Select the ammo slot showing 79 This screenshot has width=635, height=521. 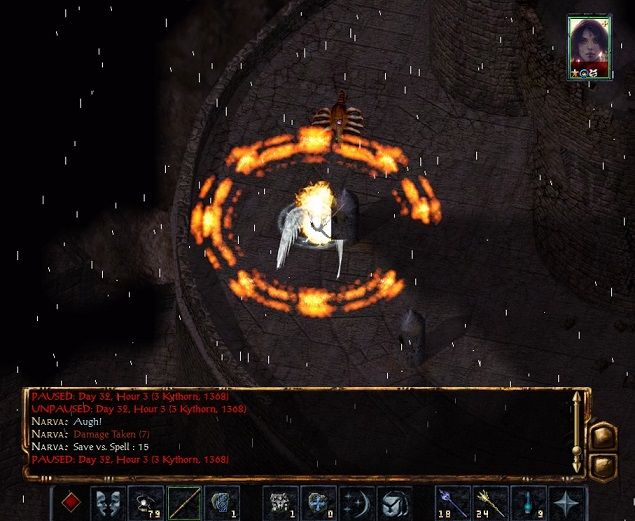point(145,501)
